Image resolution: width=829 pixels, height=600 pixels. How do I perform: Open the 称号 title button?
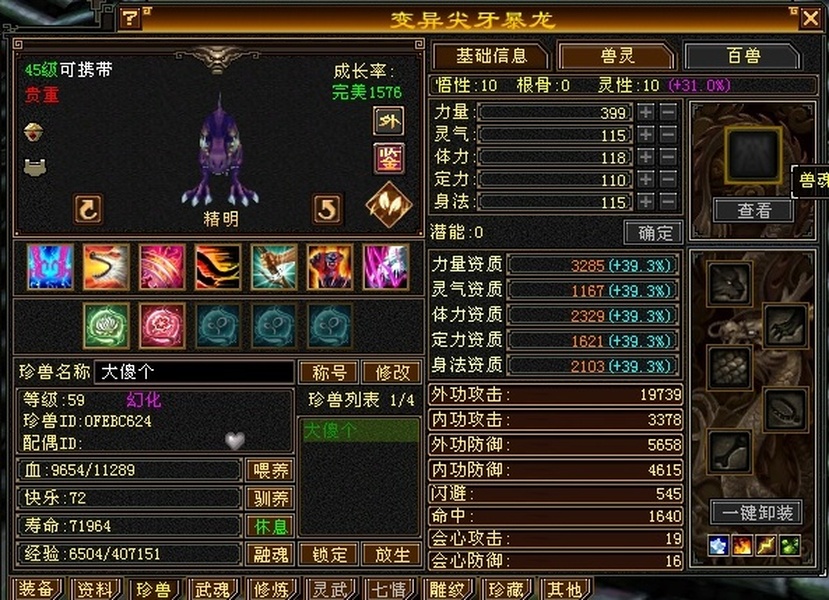329,373
